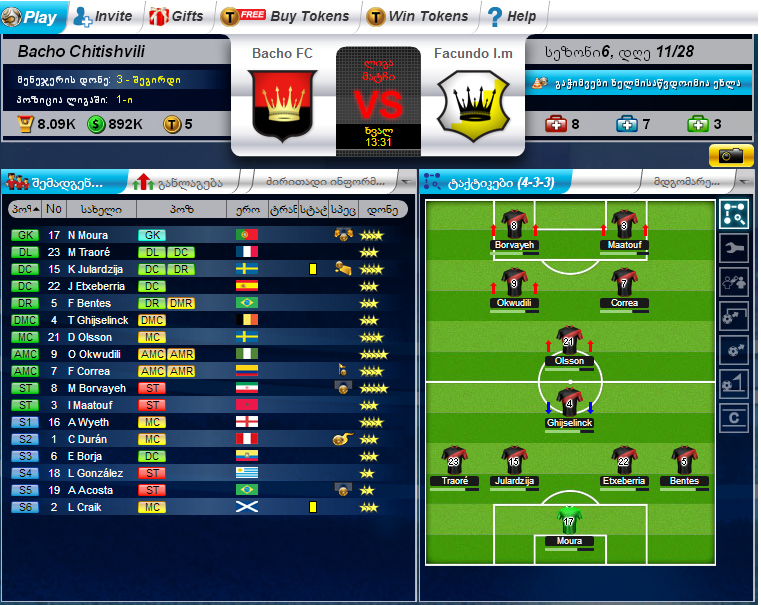Select goalkeeper Moura on the pitch
Screen dimensions: 761x605
click(x=568, y=521)
